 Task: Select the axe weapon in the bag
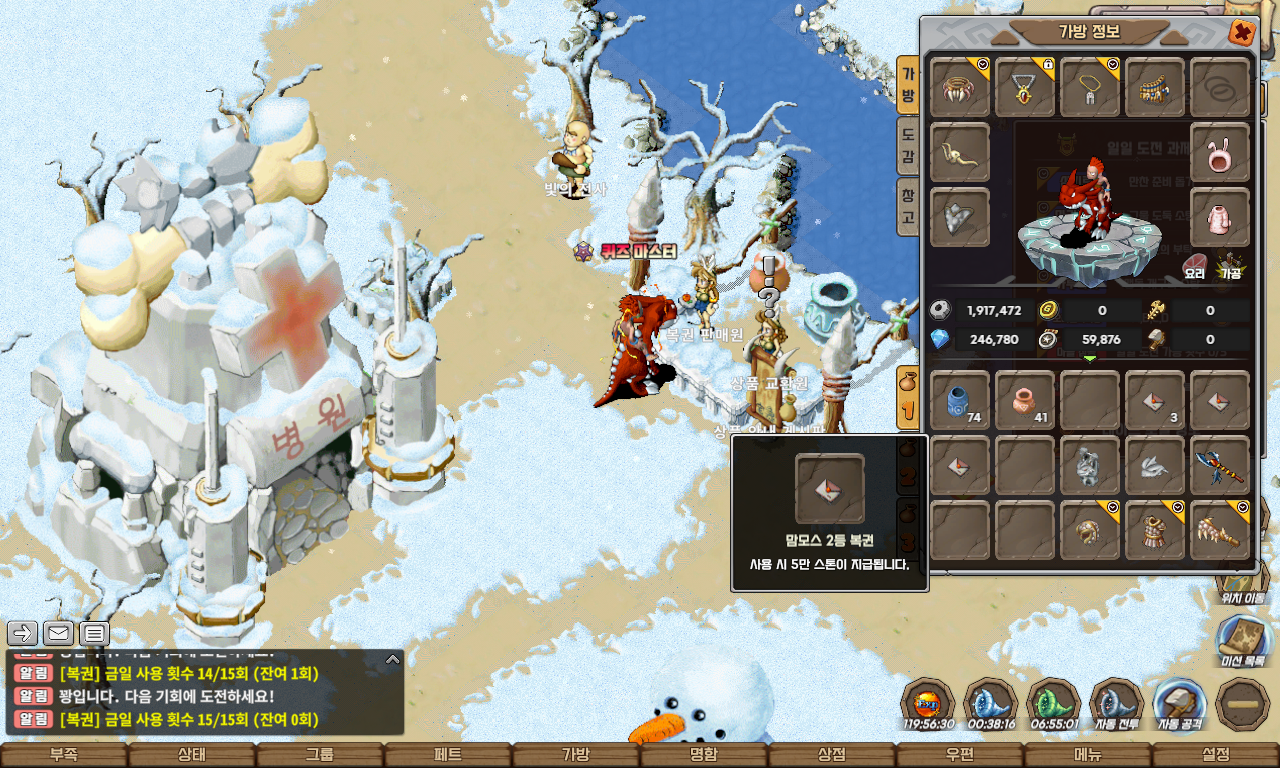click(x=1220, y=466)
